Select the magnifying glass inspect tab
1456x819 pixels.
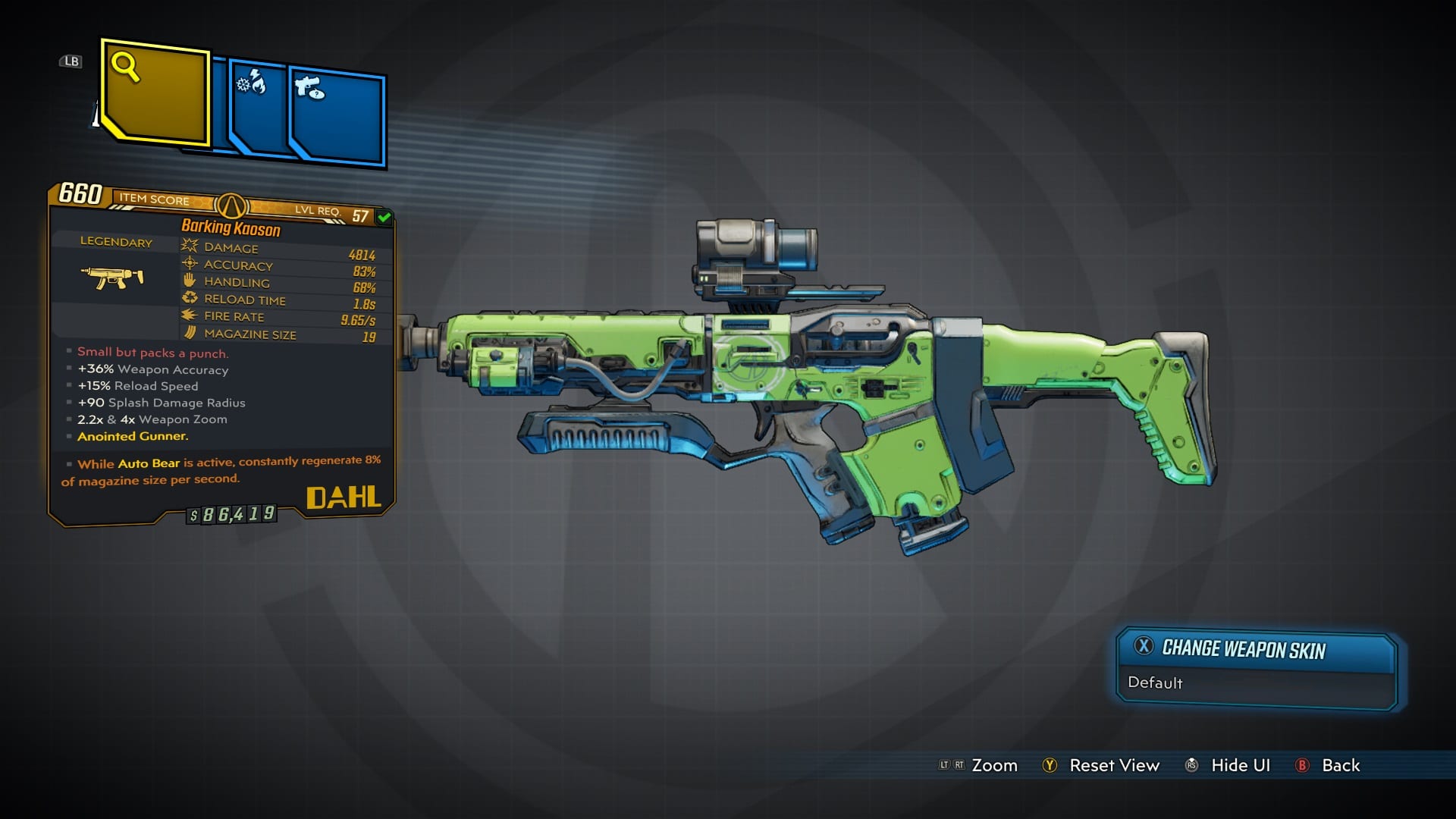coord(155,93)
